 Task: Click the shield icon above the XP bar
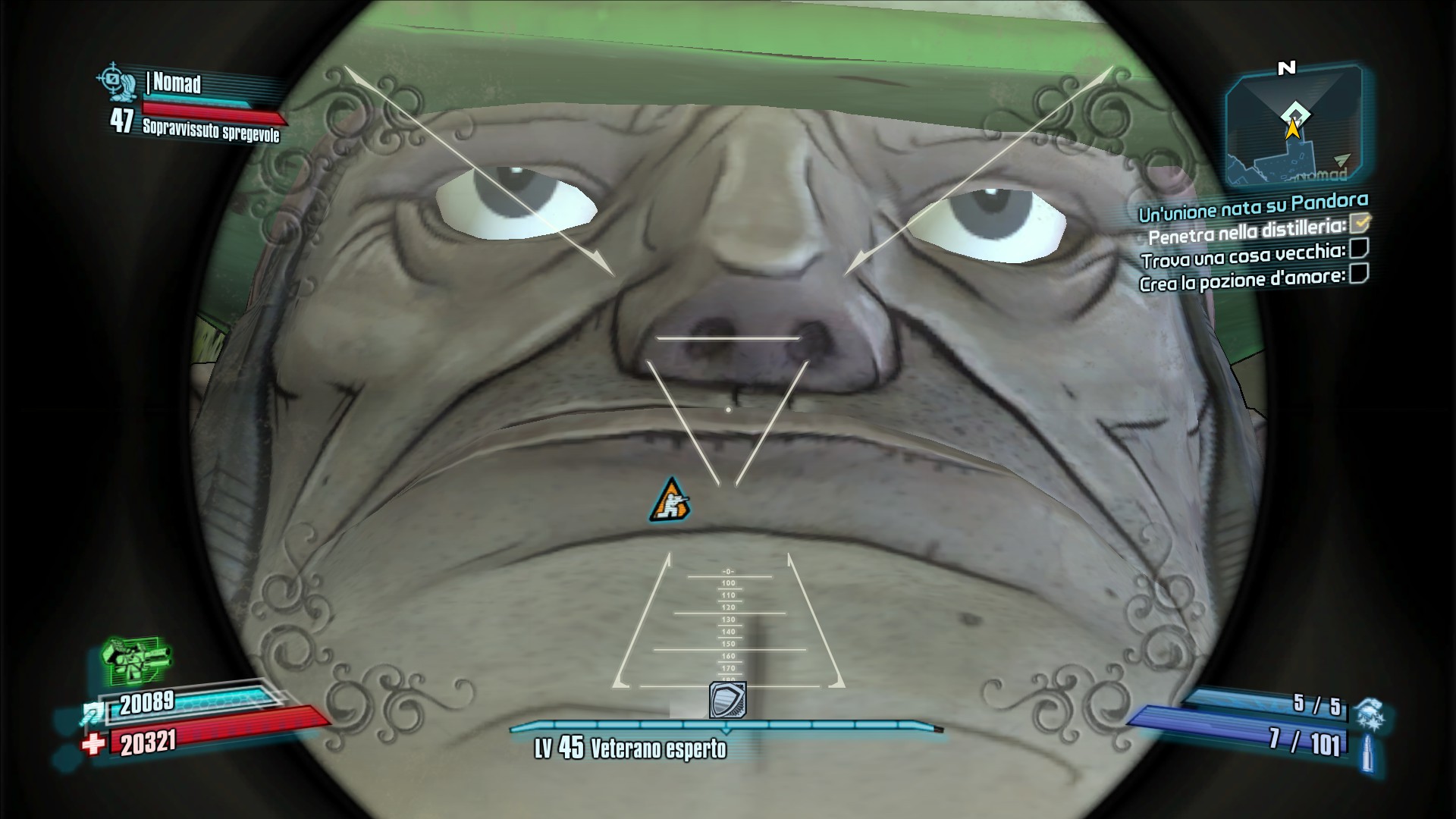tap(727, 700)
